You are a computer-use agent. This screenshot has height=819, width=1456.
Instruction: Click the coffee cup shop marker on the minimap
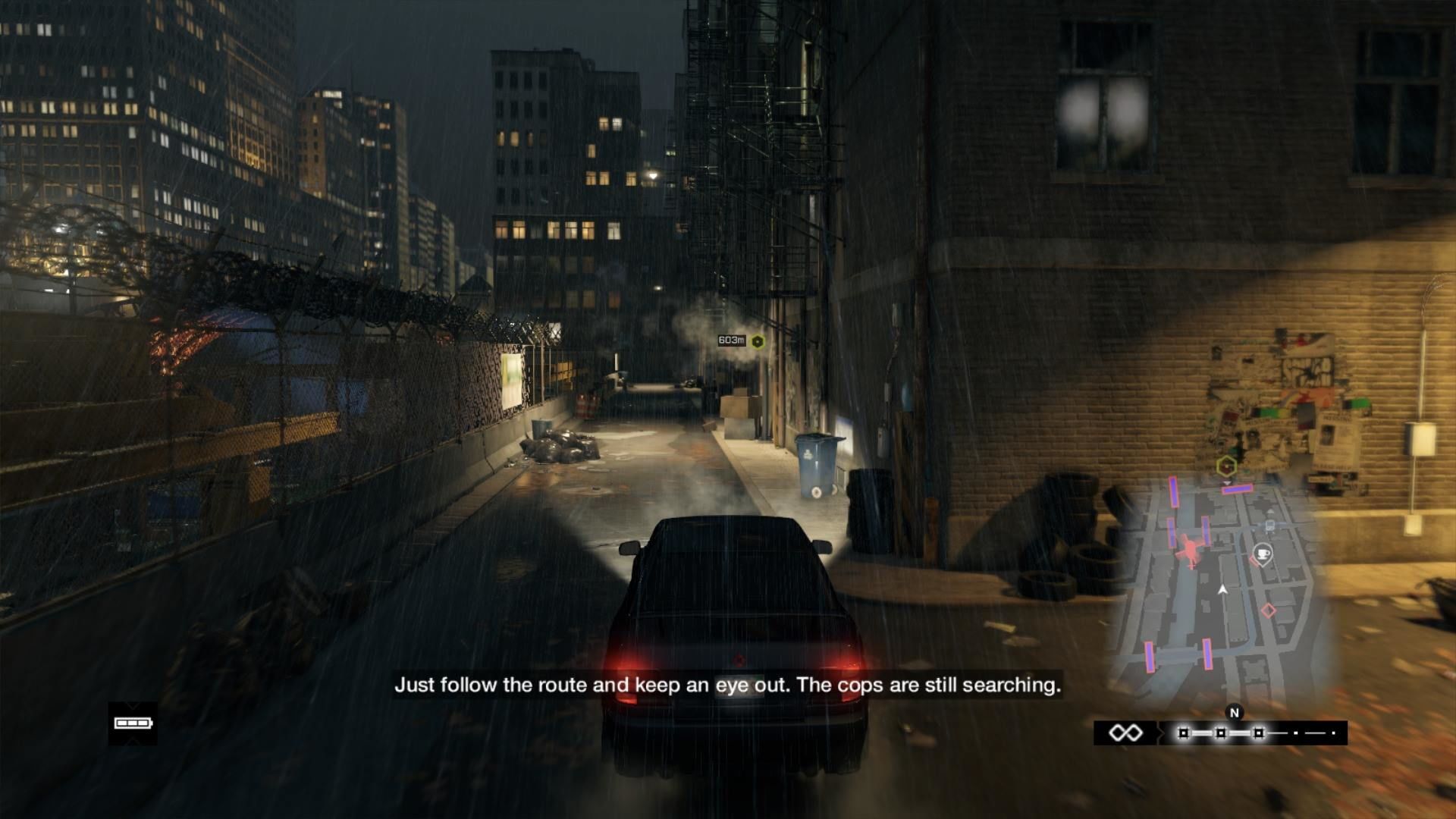coord(1263,554)
